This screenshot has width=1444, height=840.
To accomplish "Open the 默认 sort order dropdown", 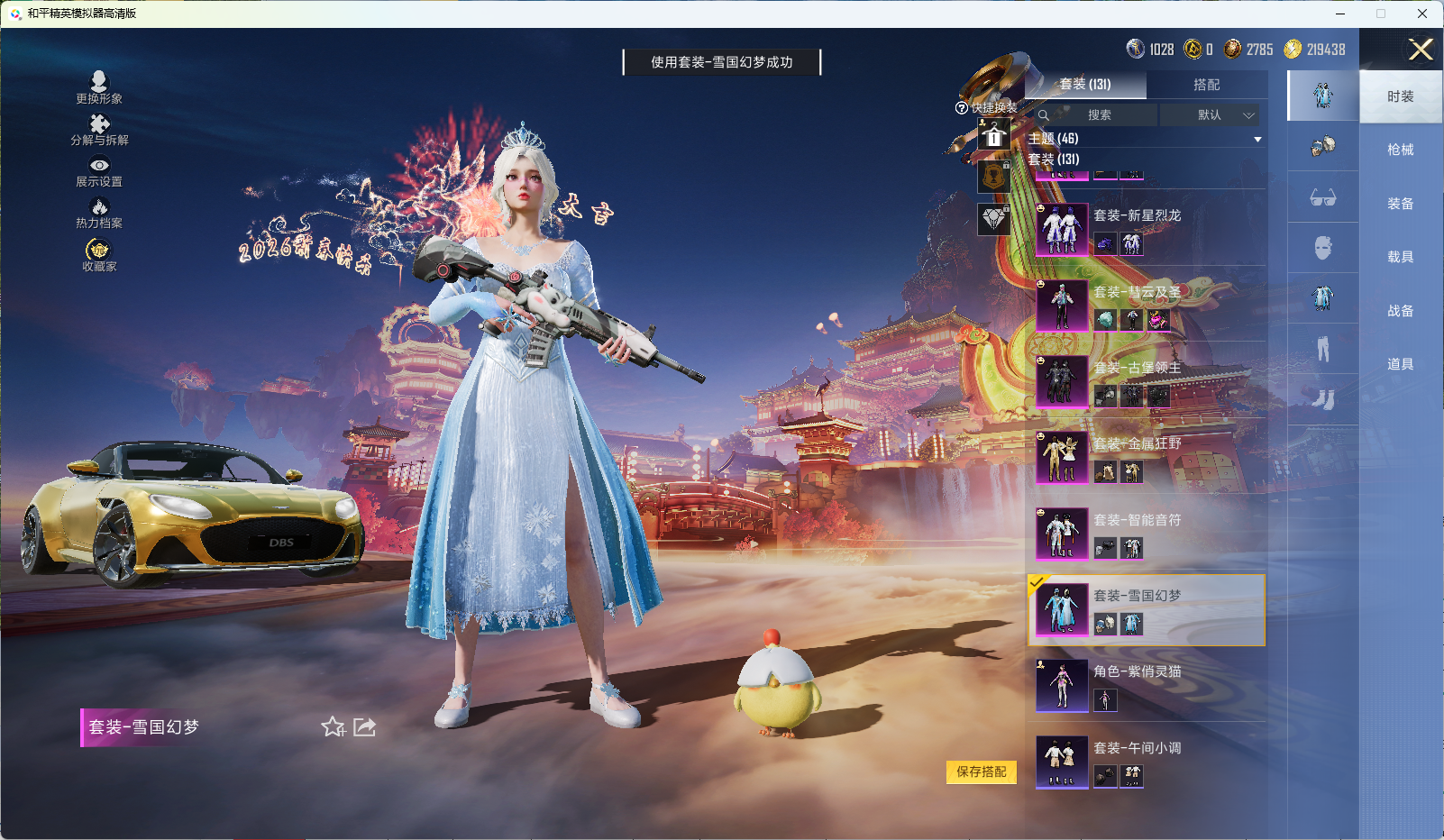I will click(x=1211, y=115).
